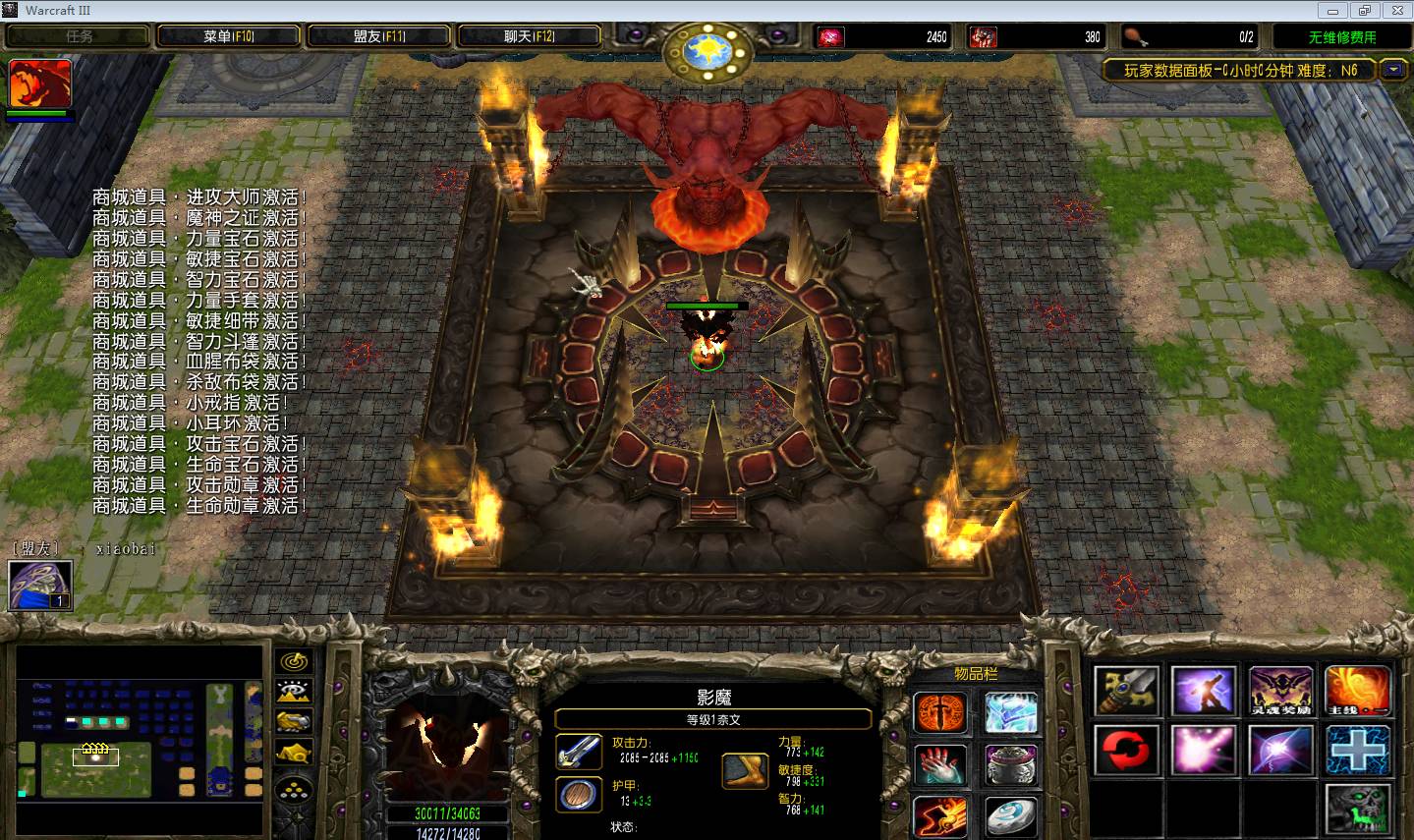The image size is (1414, 840).
Task: Open the 盟友 (F11) allies panel
Action: (379, 36)
